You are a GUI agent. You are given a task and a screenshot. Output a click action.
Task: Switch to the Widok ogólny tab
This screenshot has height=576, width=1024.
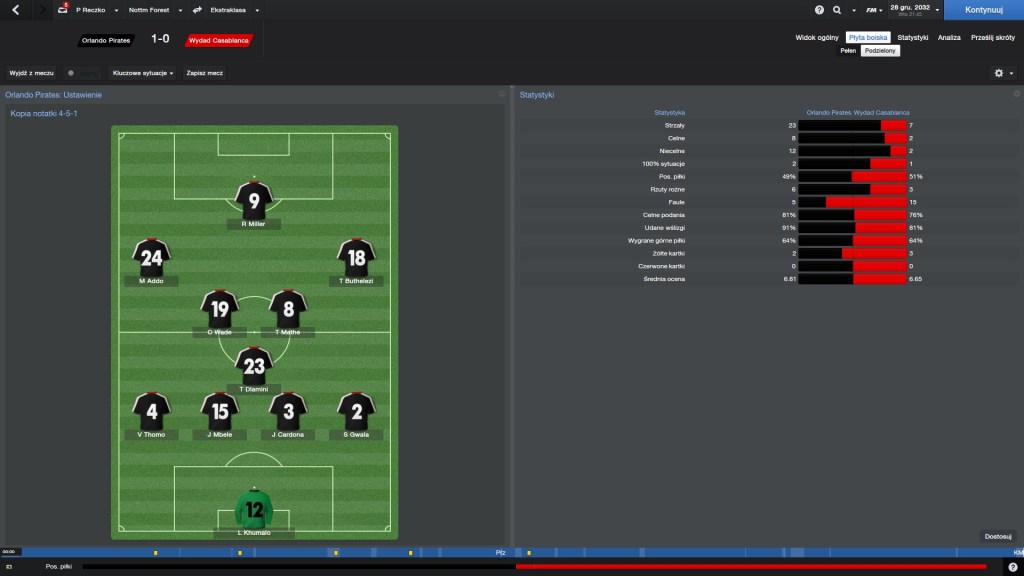817,37
